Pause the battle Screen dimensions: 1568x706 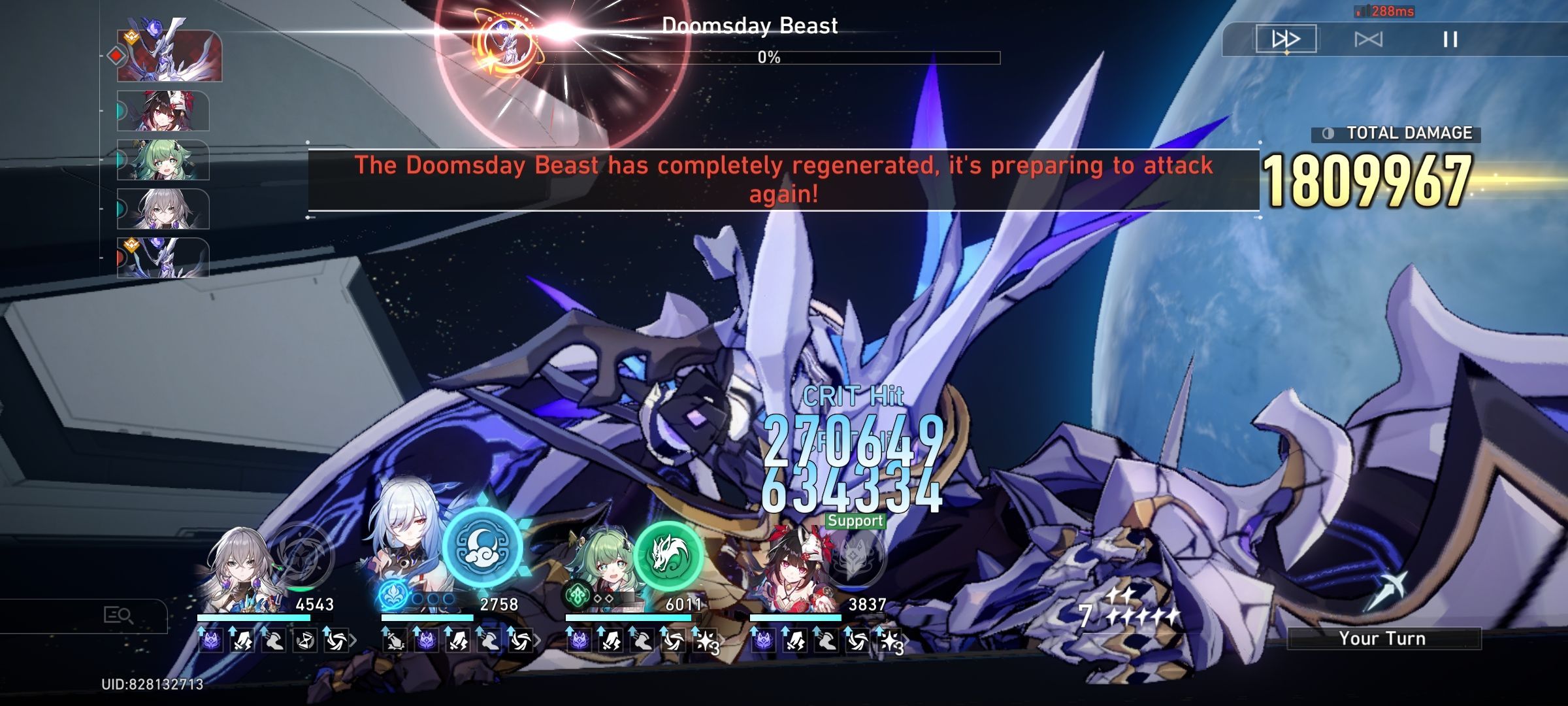1448,39
